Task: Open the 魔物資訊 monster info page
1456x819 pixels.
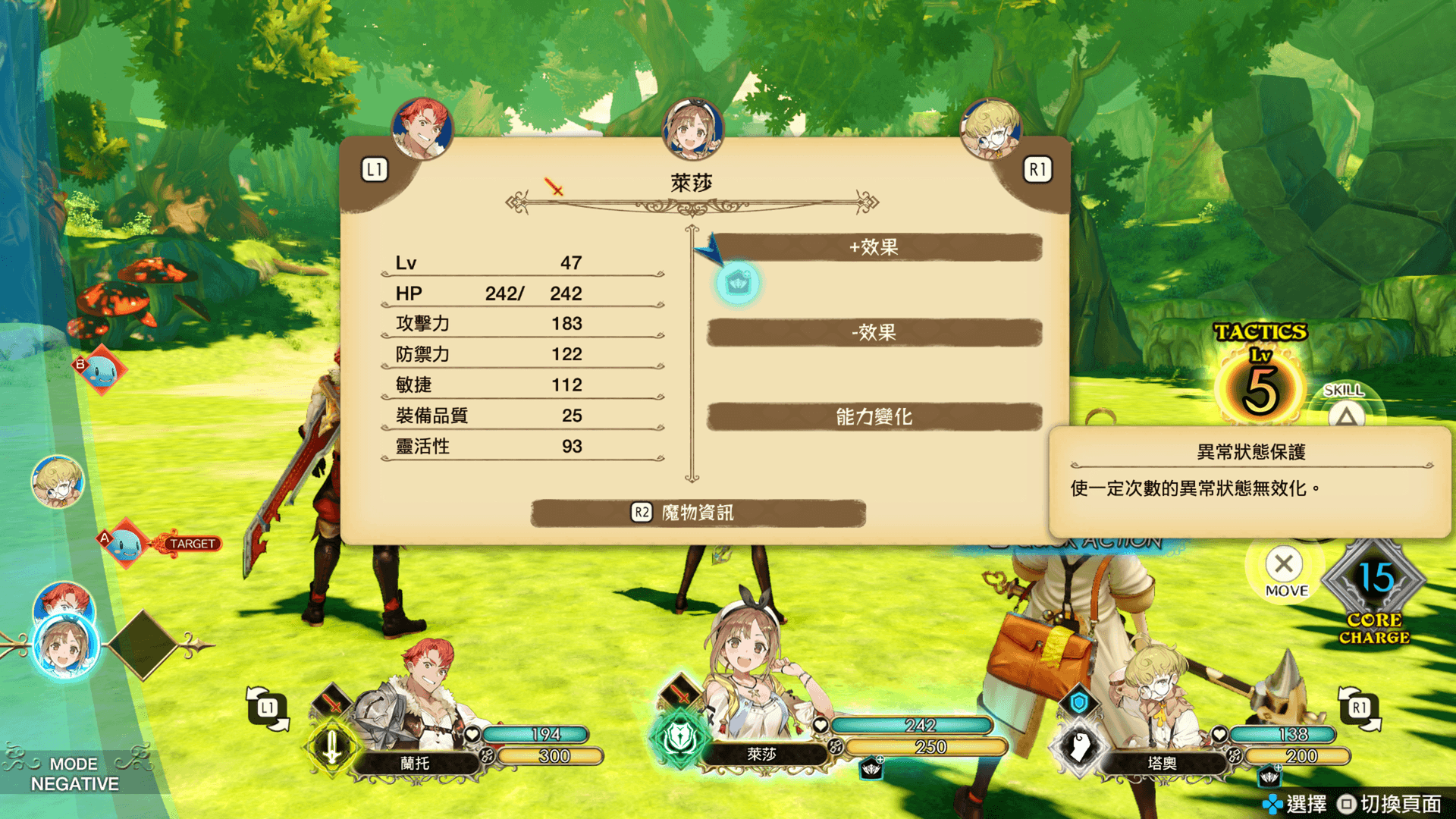Action: [698, 513]
